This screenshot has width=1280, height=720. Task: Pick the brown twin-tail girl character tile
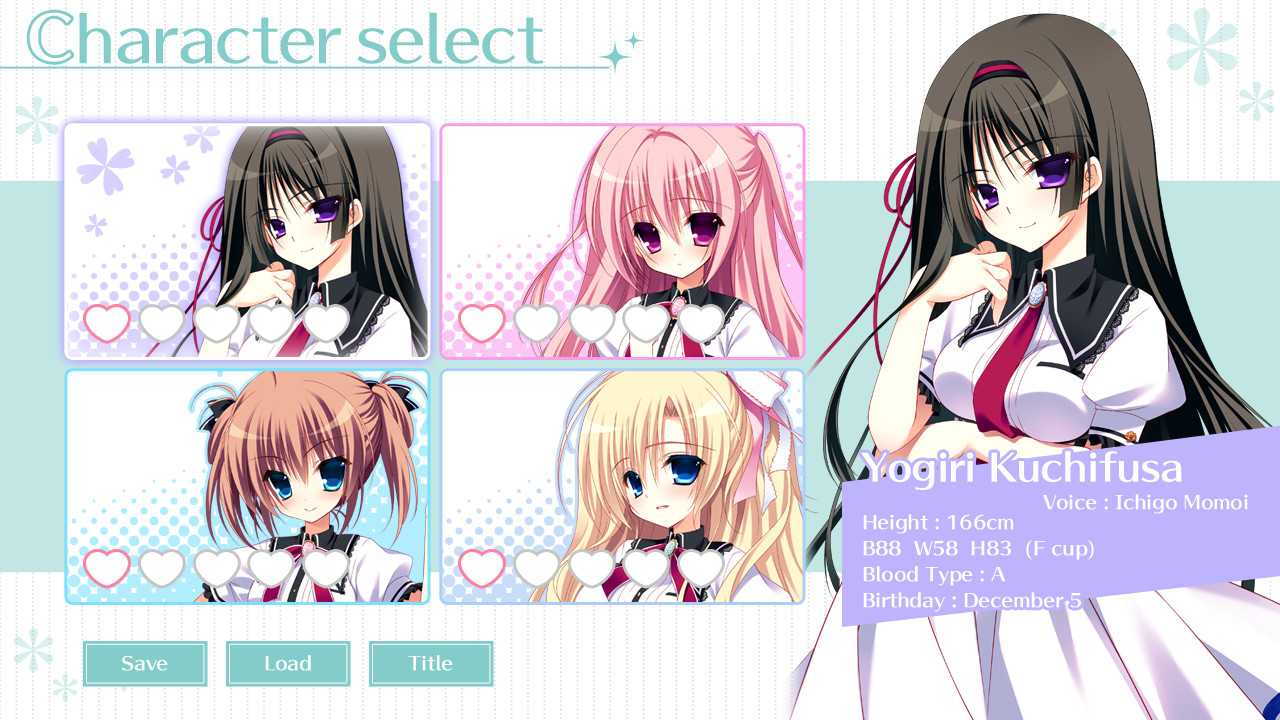[247, 486]
